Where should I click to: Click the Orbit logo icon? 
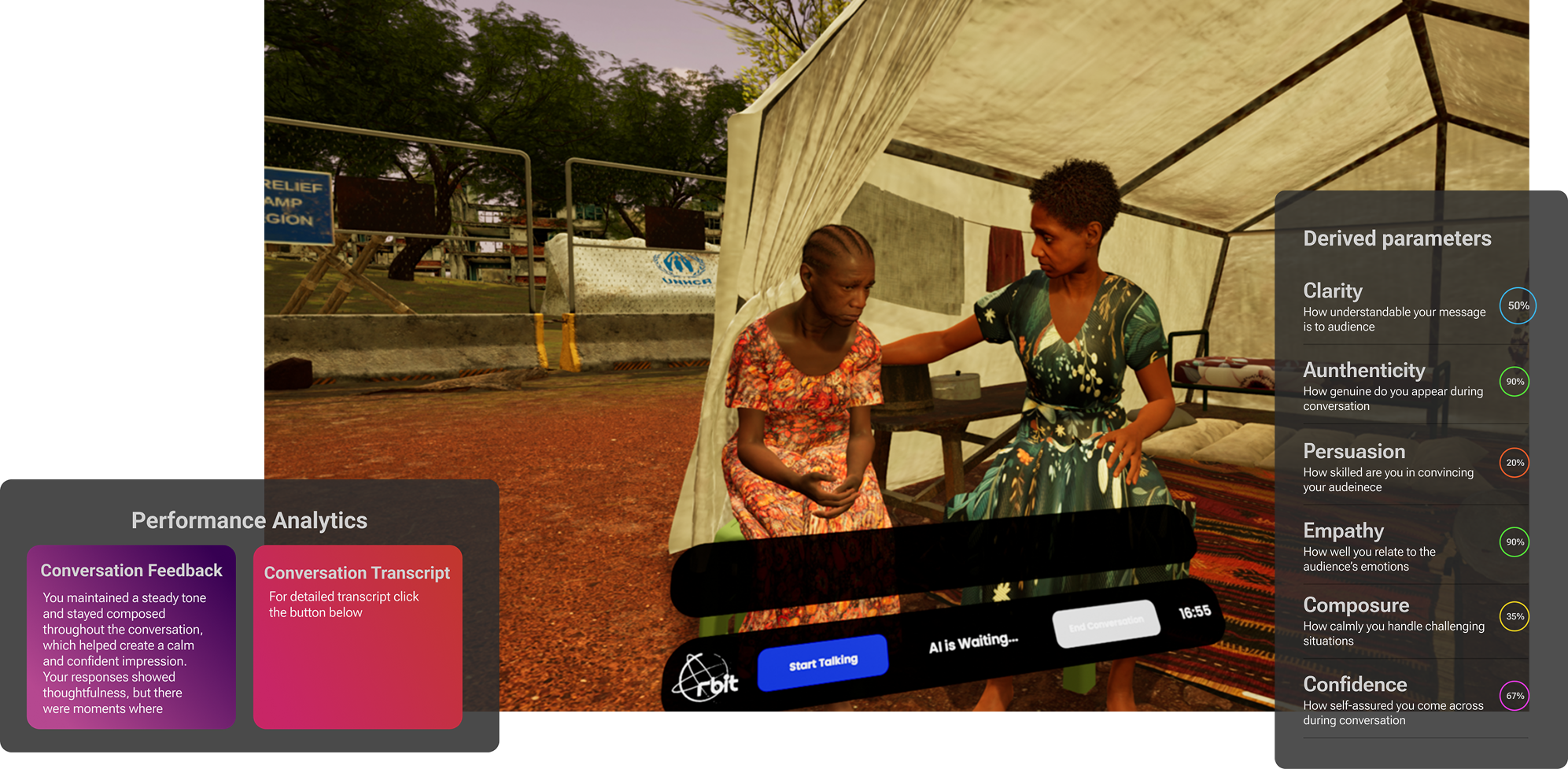pos(706,678)
